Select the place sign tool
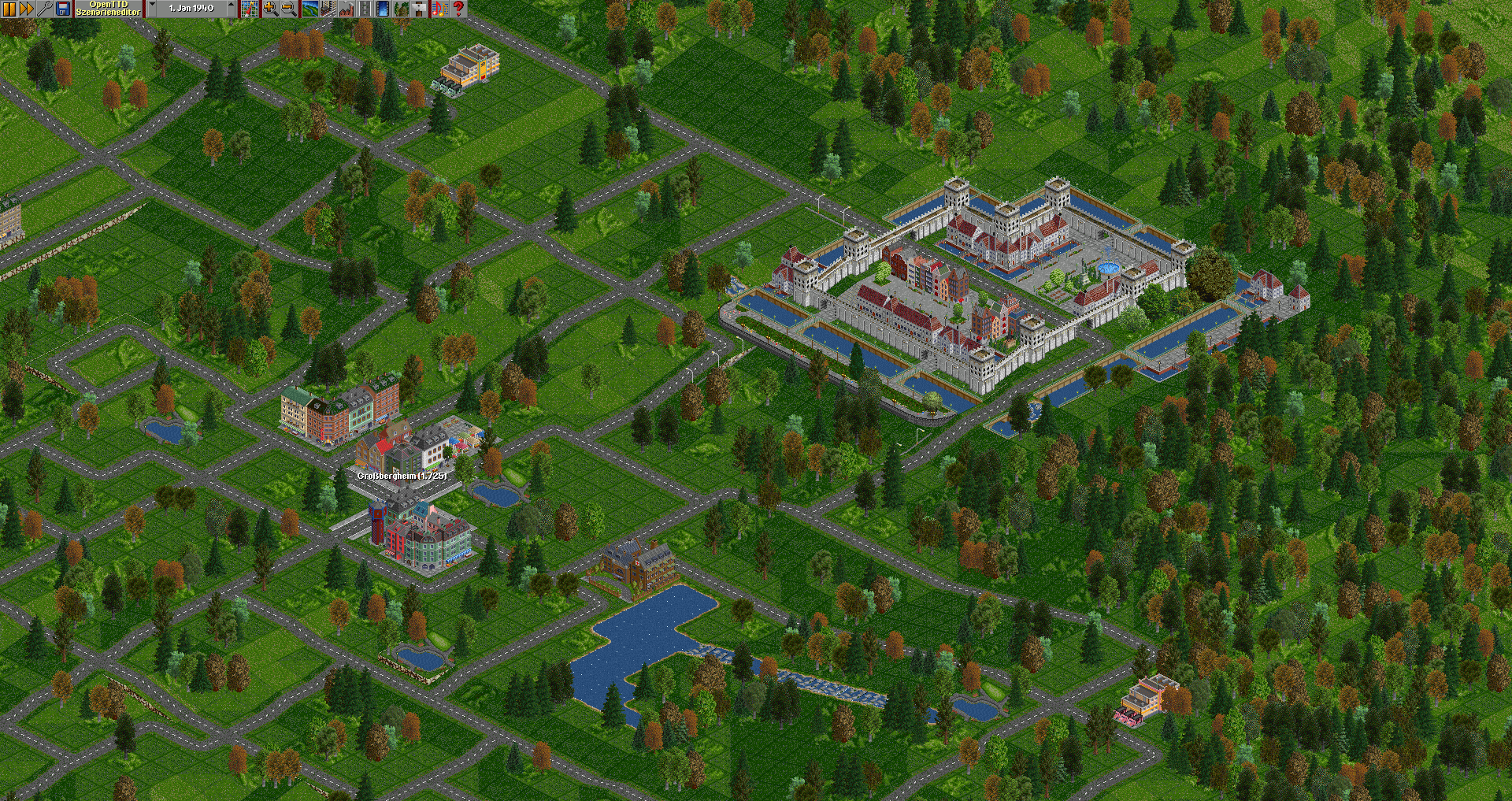 point(420,9)
